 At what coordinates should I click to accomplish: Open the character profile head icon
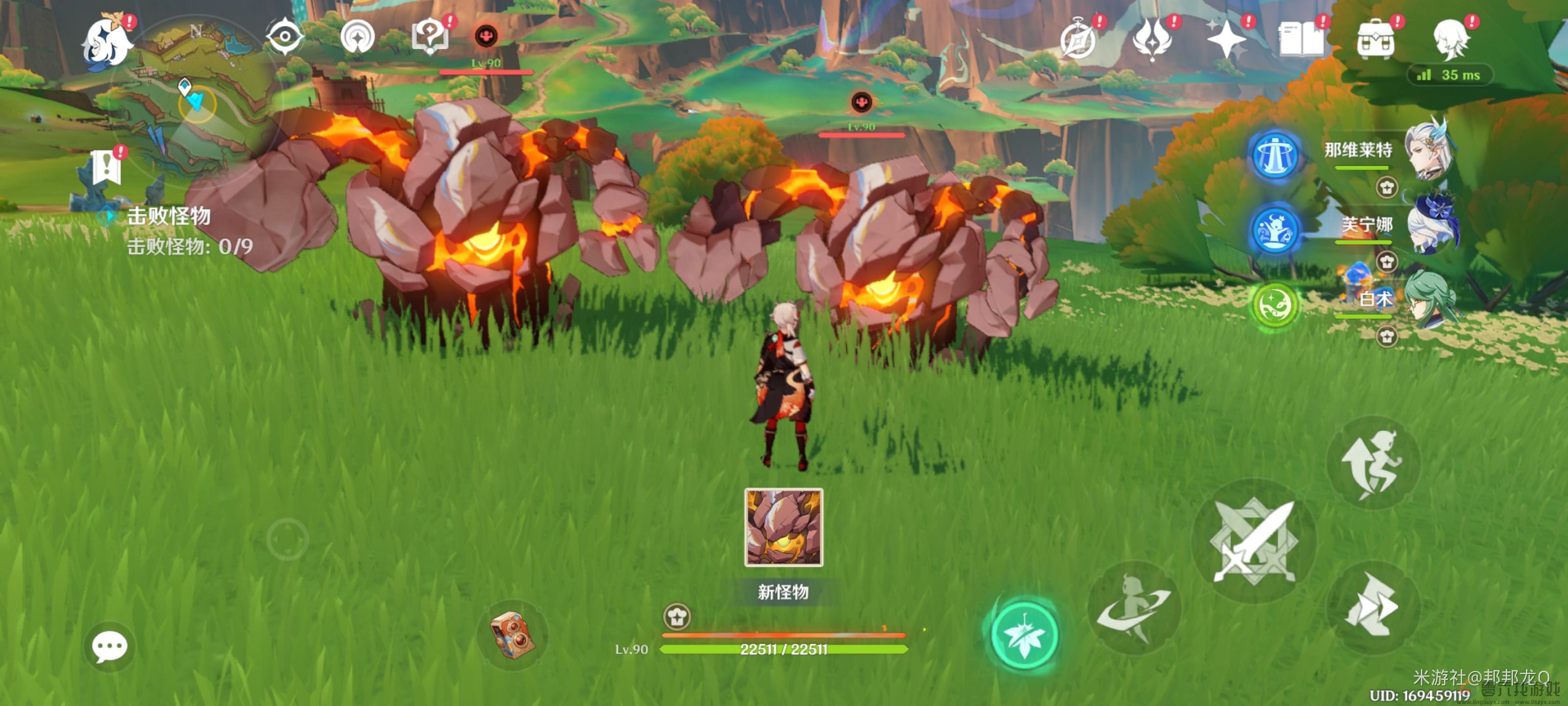(1450, 40)
